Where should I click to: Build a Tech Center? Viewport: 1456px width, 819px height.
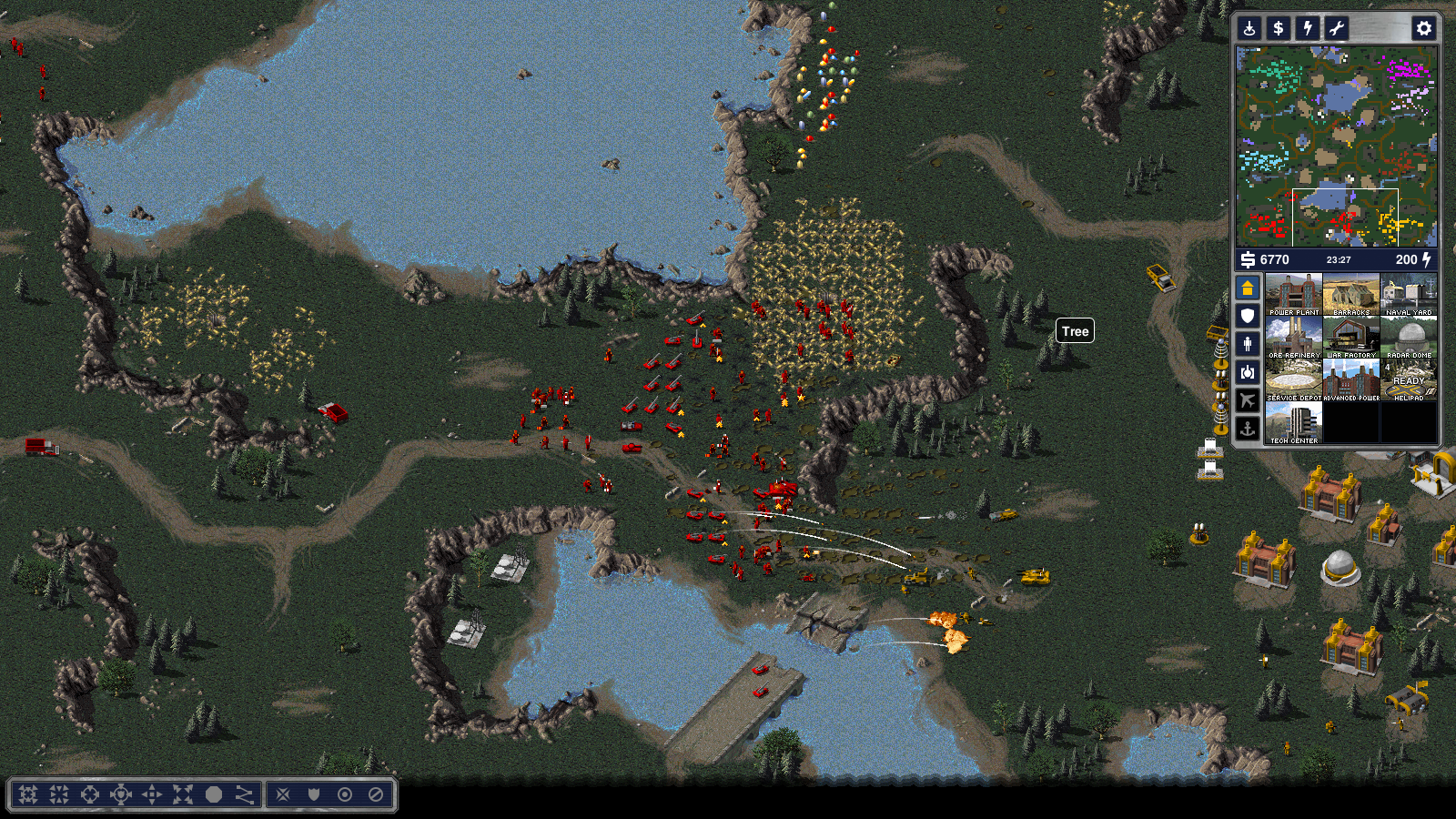coord(1293,422)
